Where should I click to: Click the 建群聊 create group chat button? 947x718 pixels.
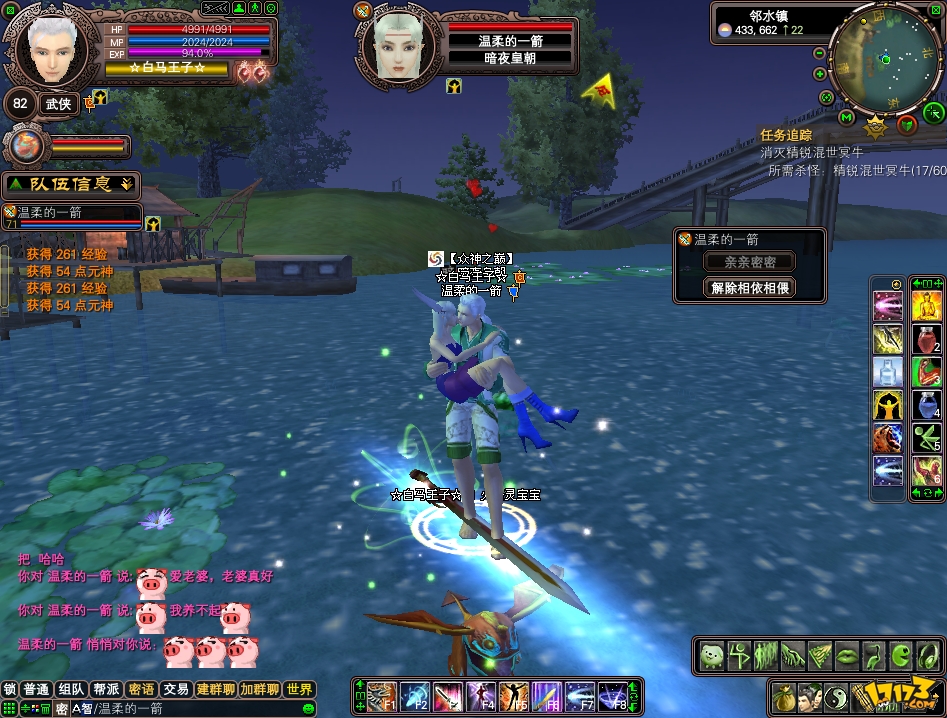pos(215,689)
